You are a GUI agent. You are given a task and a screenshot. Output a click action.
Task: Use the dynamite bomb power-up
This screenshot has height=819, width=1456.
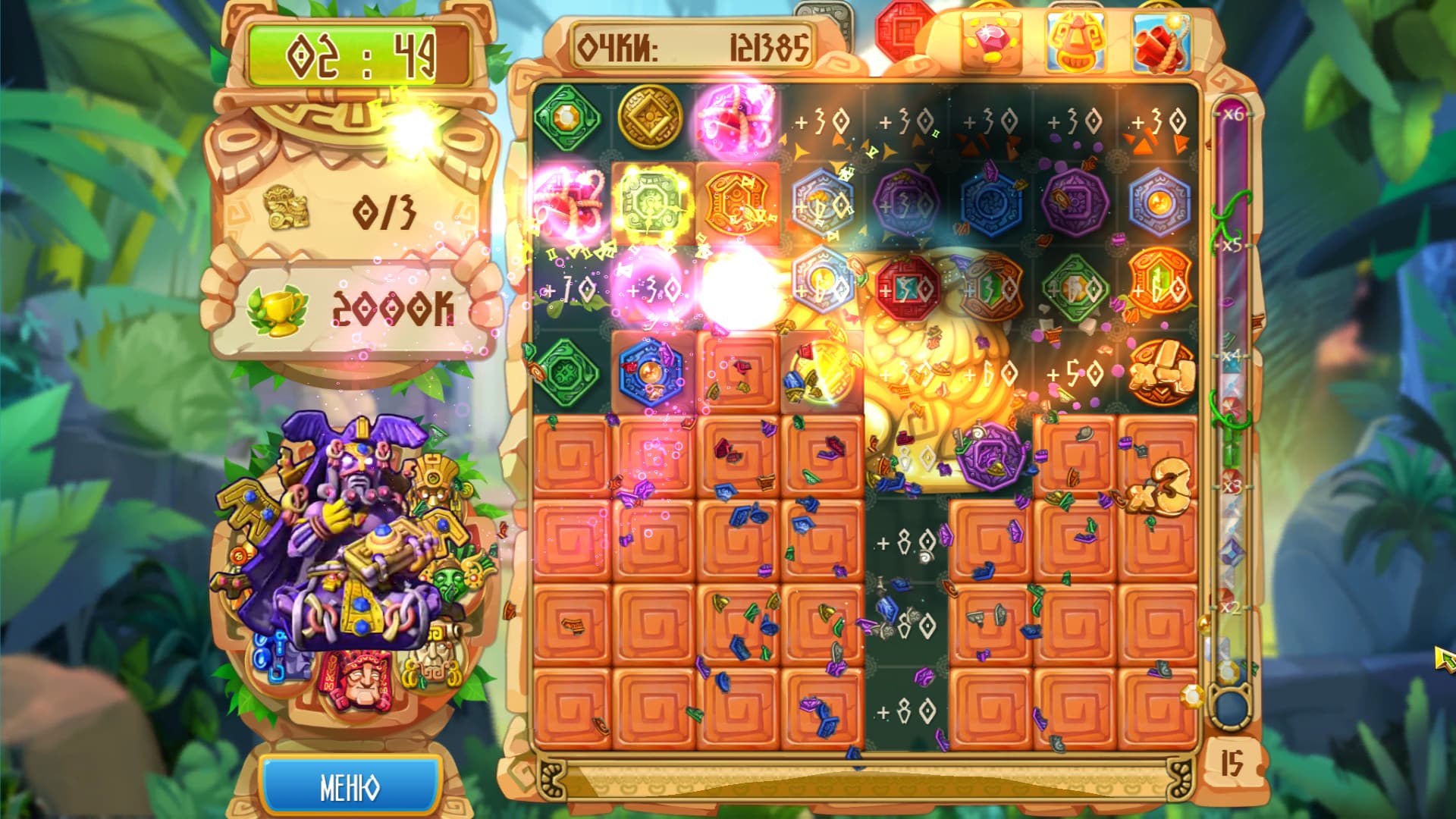click(1162, 42)
